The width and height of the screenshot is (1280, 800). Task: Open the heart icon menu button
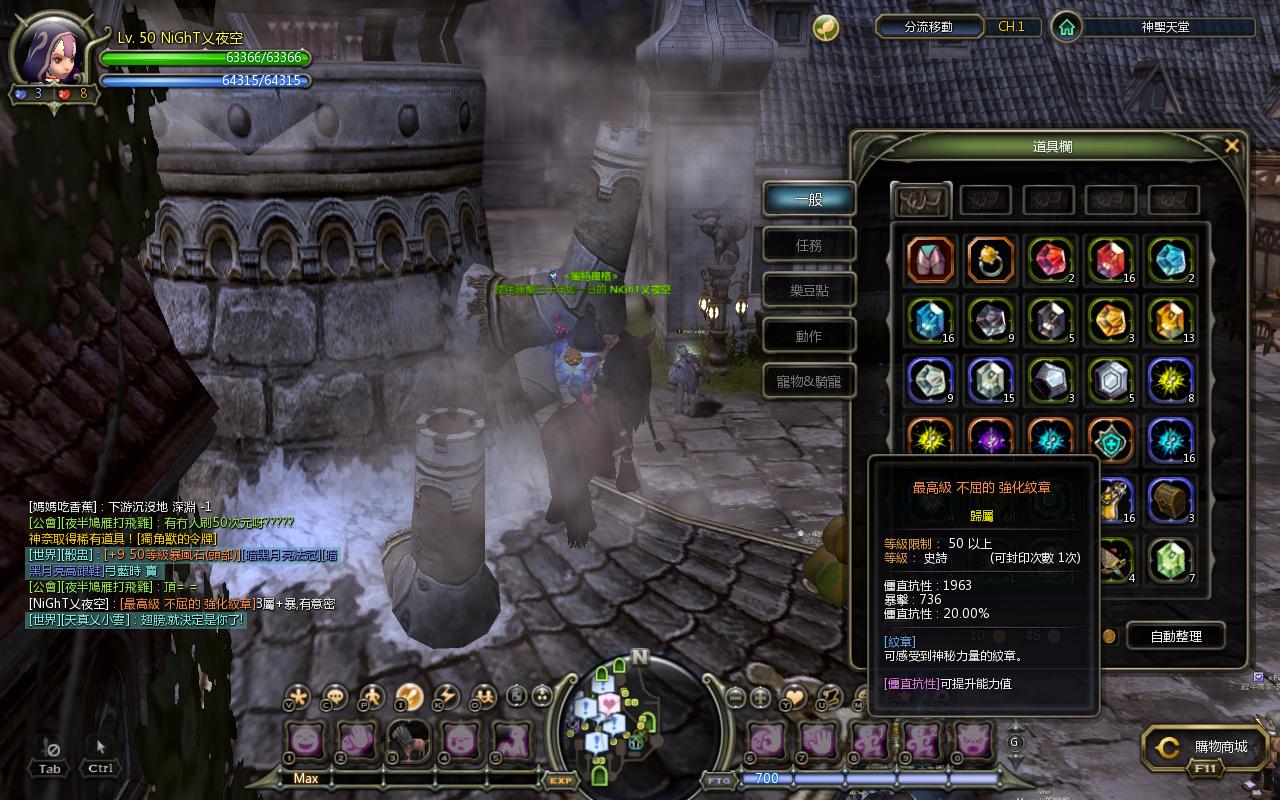point(795,696)
